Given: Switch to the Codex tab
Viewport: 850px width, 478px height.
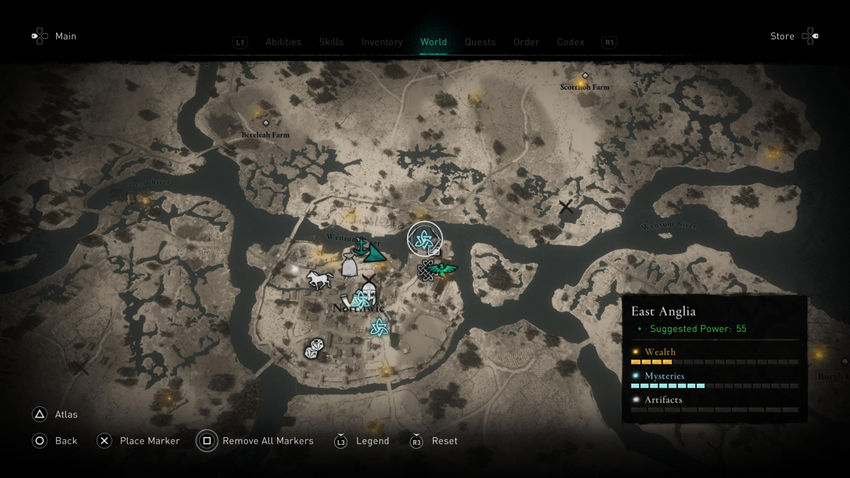Looking at the screenshot, I should pyautogui.click(x=570, y=42).
